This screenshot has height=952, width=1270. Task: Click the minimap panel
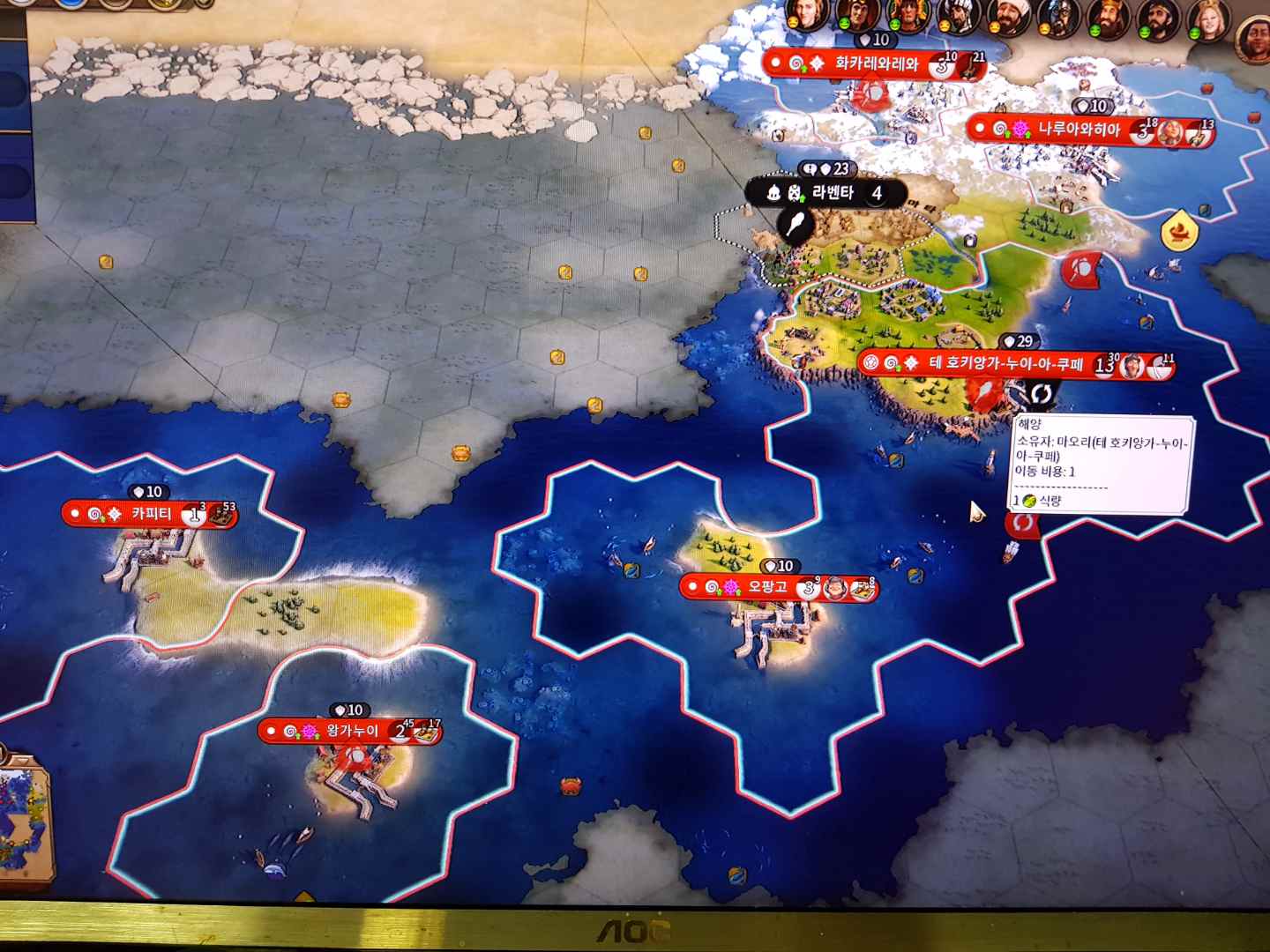pos(25,822)
